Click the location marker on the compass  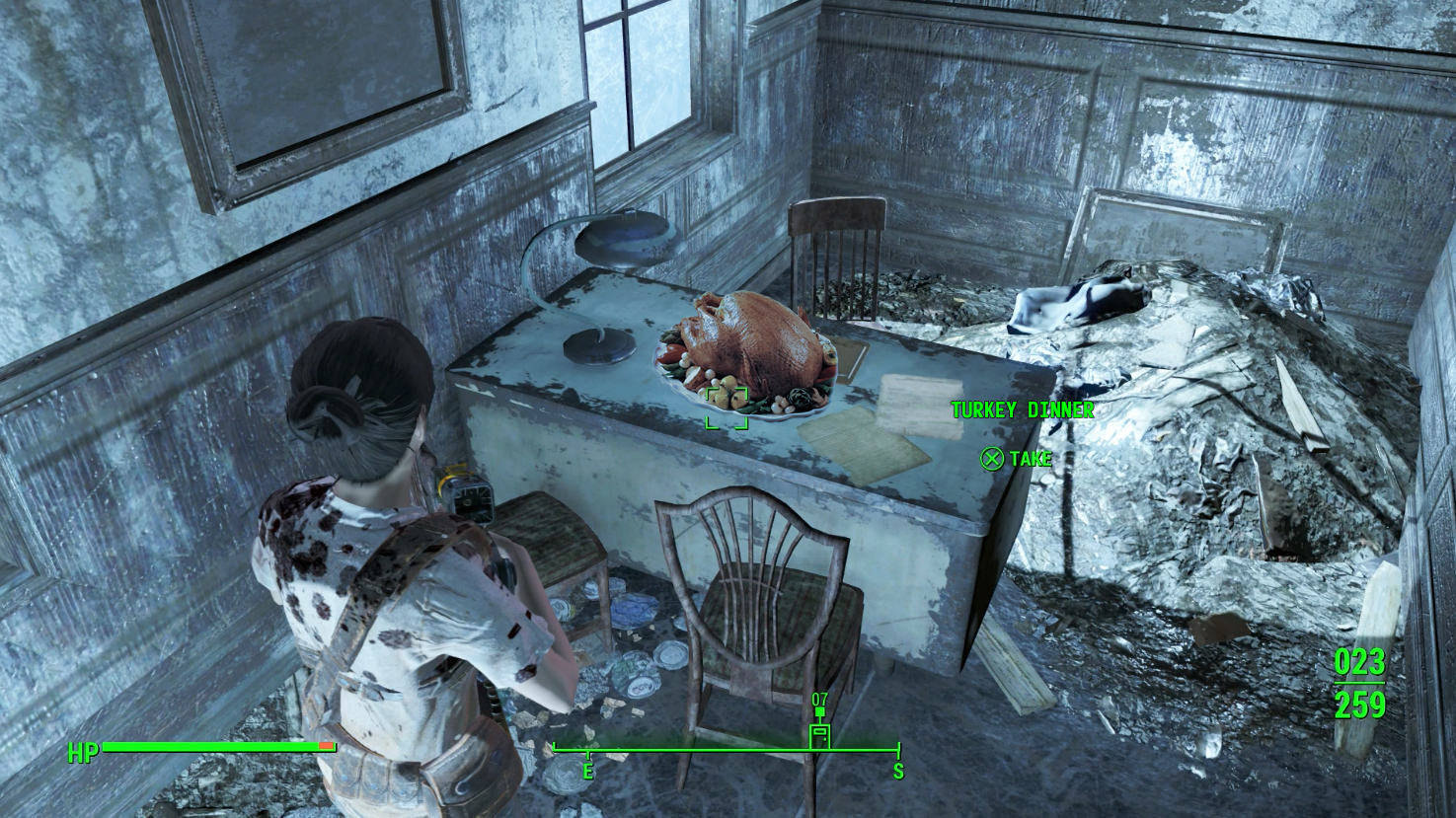pyautogui.click(x=819, y=735)
